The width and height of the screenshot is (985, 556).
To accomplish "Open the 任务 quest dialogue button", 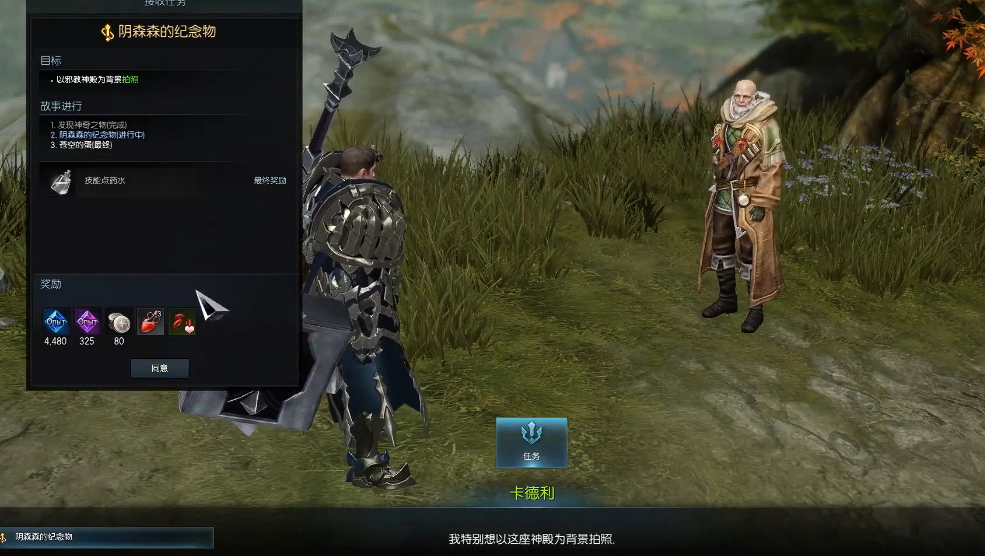I will pyautogui.click(x=531, y=442).
